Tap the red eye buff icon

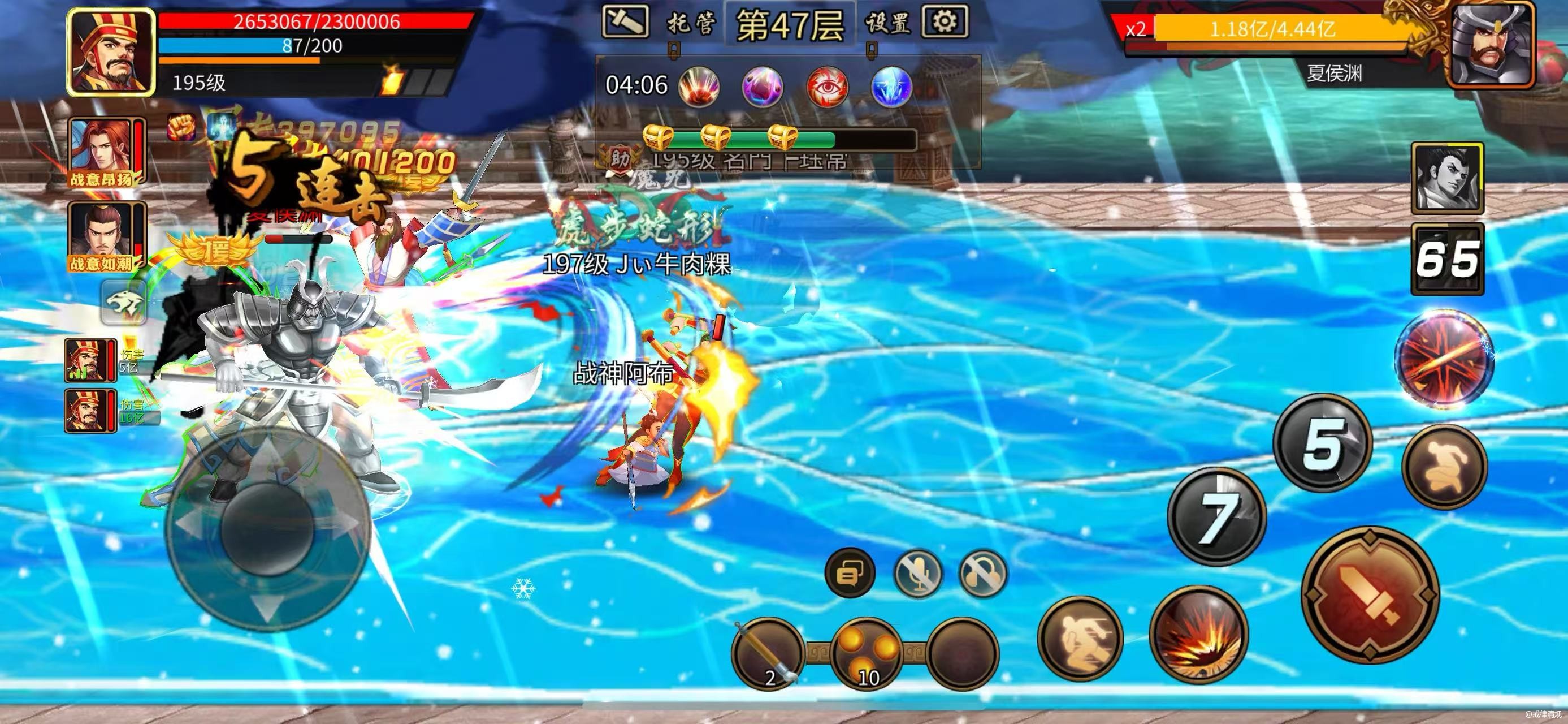[x=826, y=87]
